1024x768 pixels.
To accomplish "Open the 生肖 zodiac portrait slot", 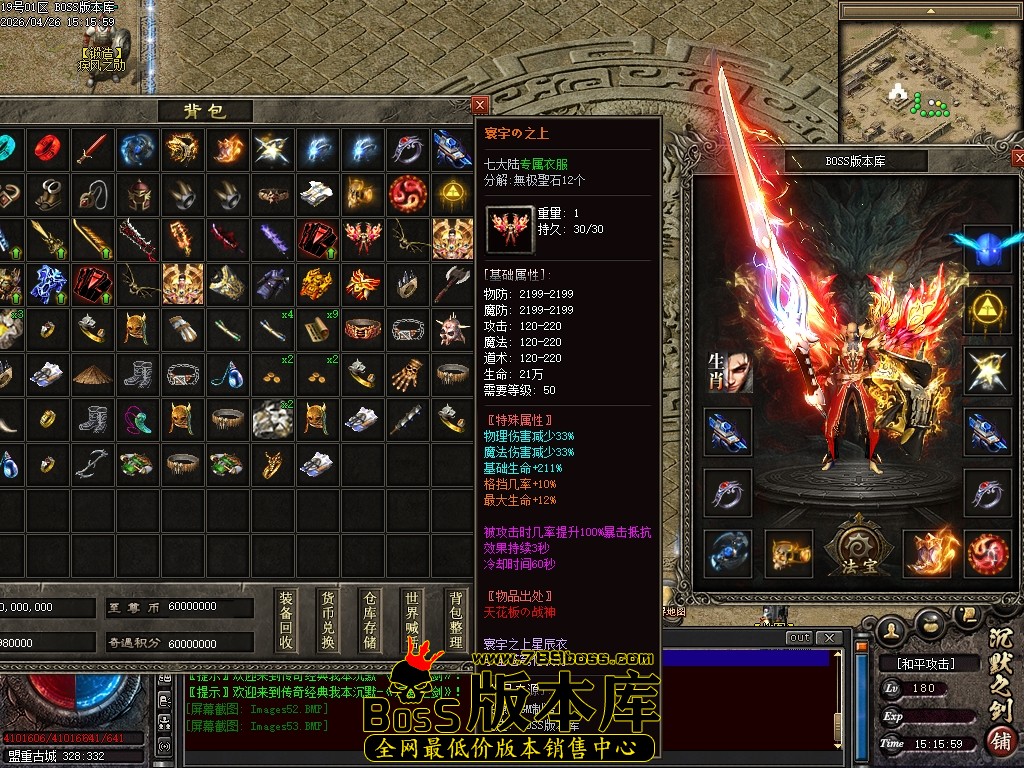I will (728, 371).
